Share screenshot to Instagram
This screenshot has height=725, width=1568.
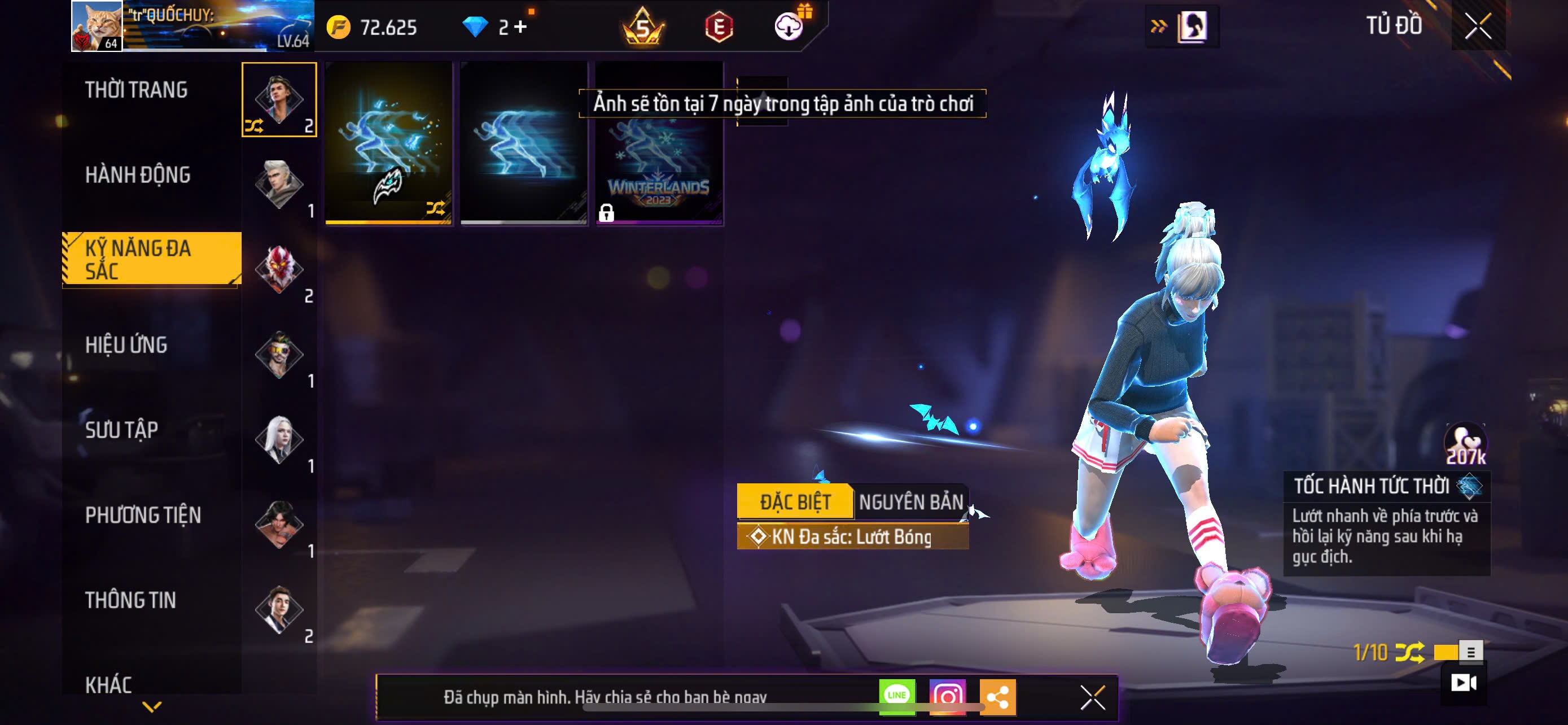(947, 696)
